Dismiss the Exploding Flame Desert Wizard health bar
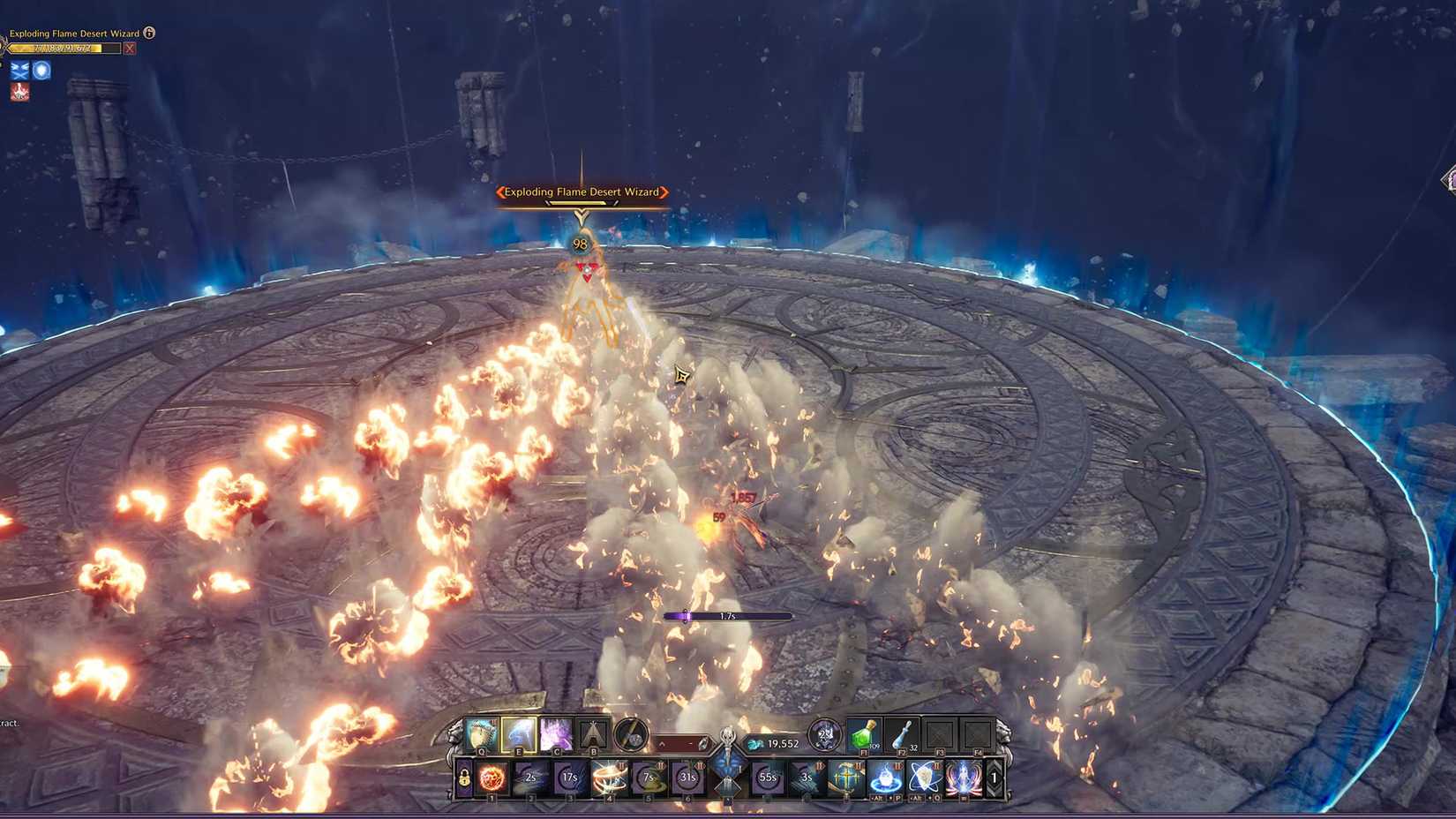Viewport: 1456px width, 819px height. [130, 49]
